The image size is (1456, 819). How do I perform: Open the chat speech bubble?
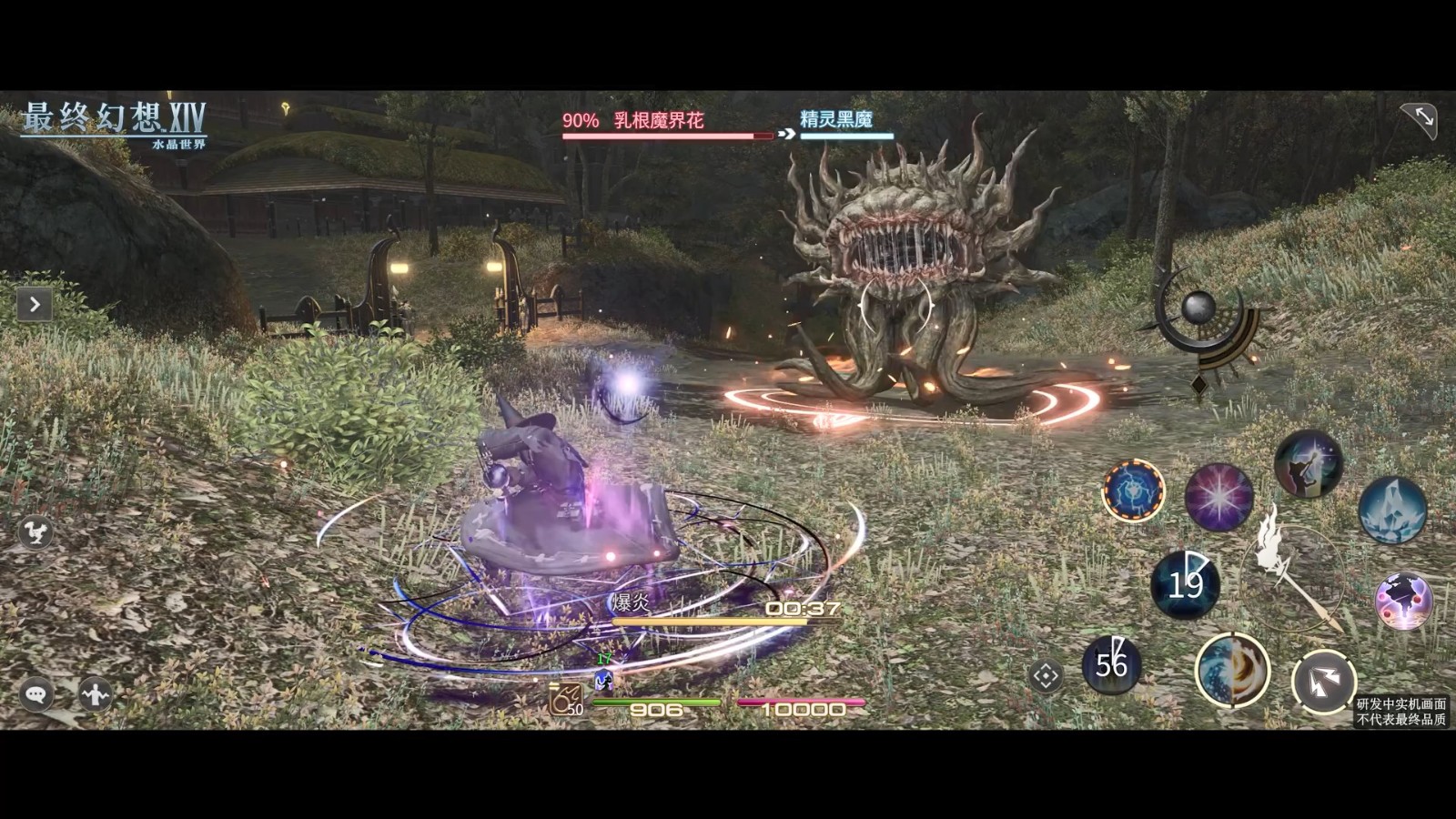tap(36, 695)
